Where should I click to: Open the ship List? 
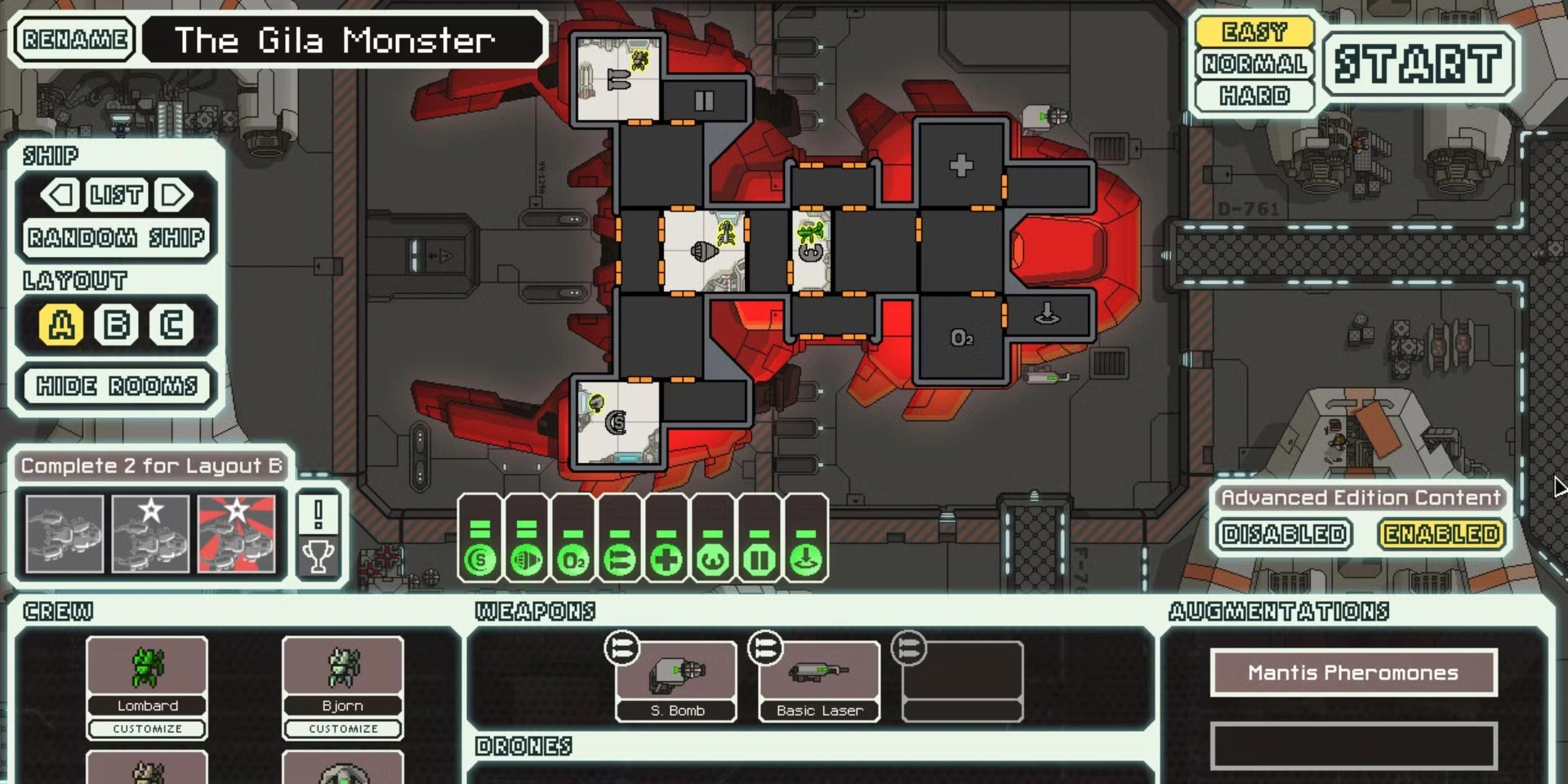tap(117, 195)
